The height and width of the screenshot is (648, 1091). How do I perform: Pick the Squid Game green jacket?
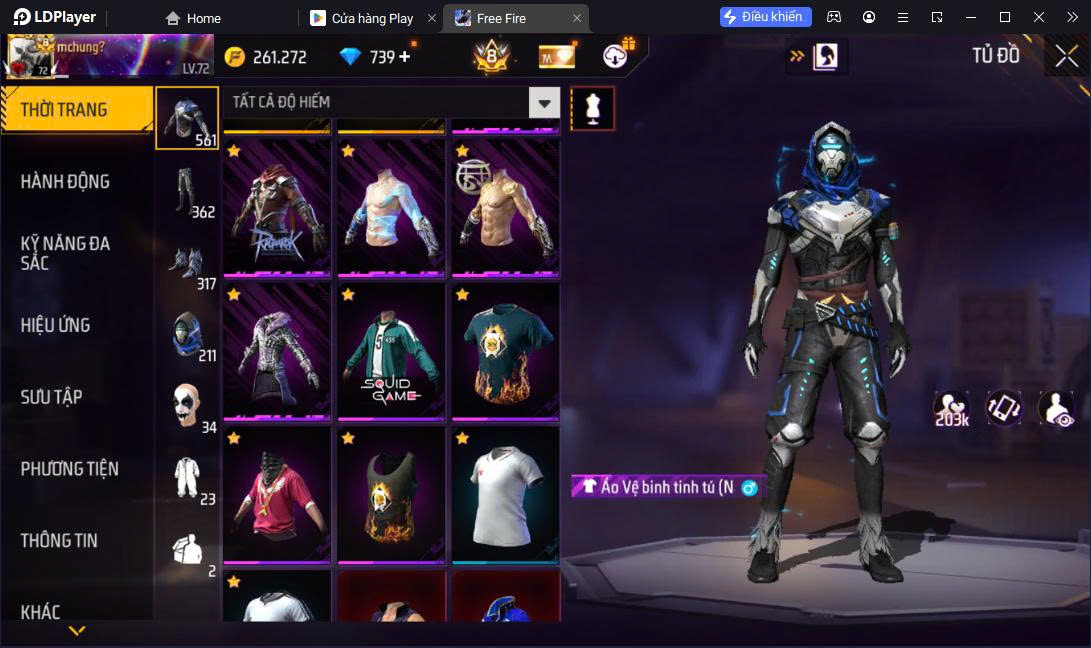coord(390,352)
